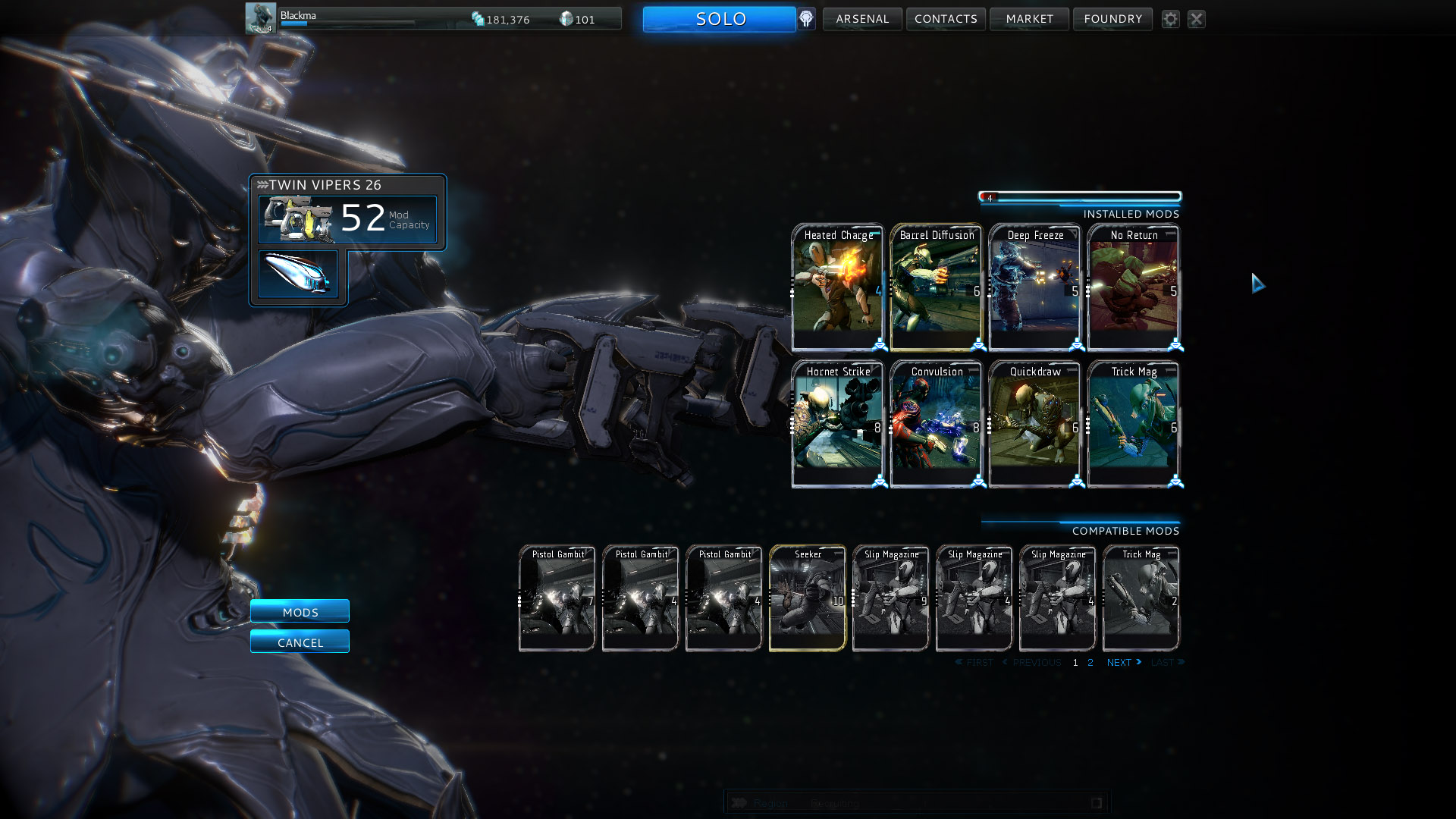Image resolution: width=1456 pixels, height=819 pixels.
Task: Select the Hornet Strike mod card
Action: click(837, 424)
